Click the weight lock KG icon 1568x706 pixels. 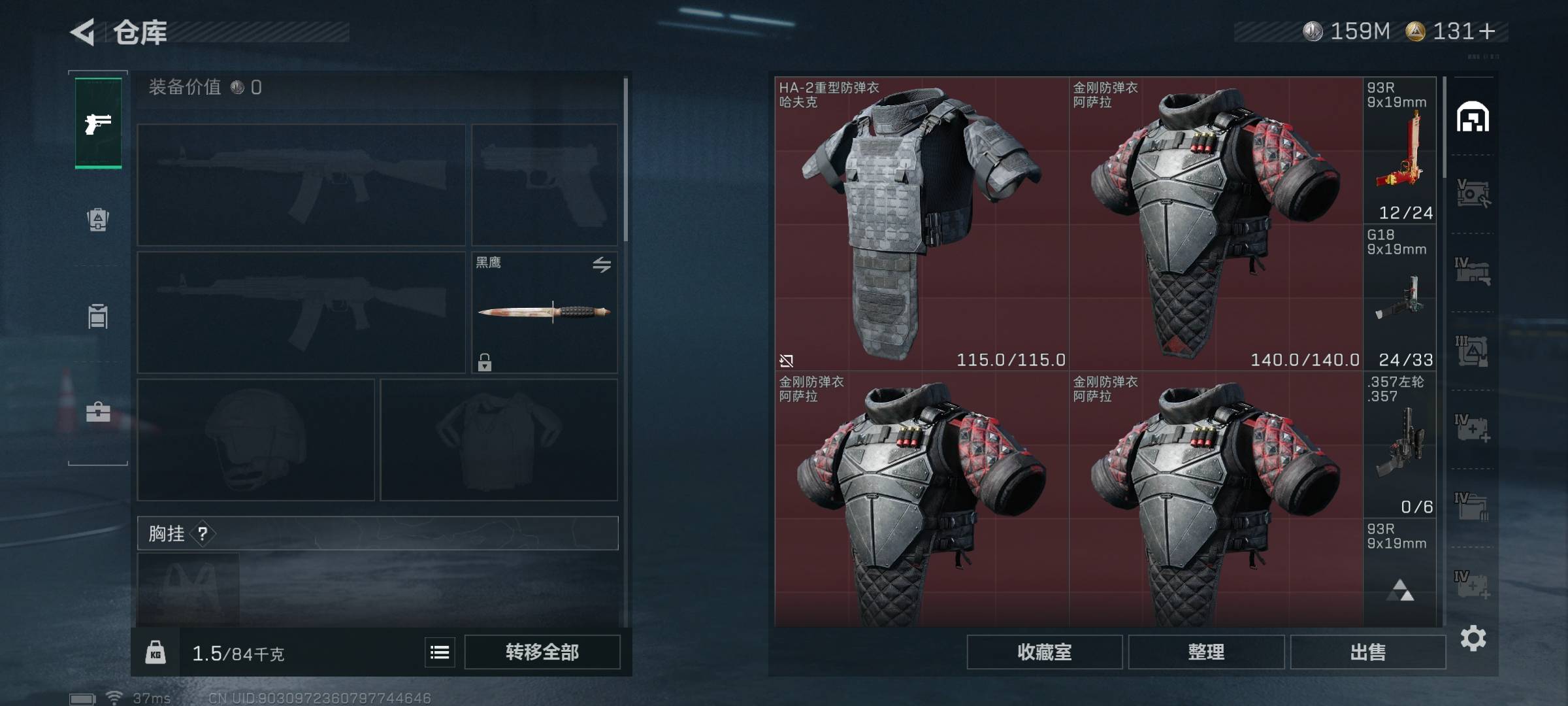coord(155,652)
